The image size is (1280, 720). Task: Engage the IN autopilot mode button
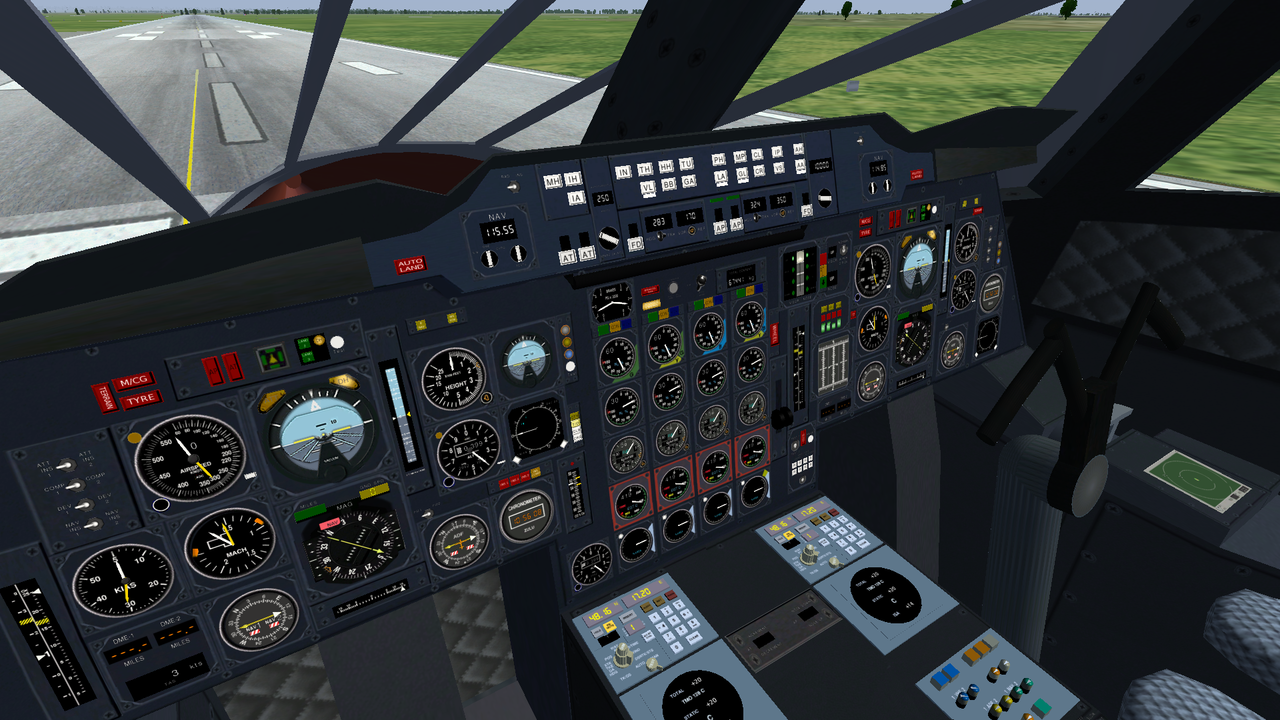coord(623,171)
